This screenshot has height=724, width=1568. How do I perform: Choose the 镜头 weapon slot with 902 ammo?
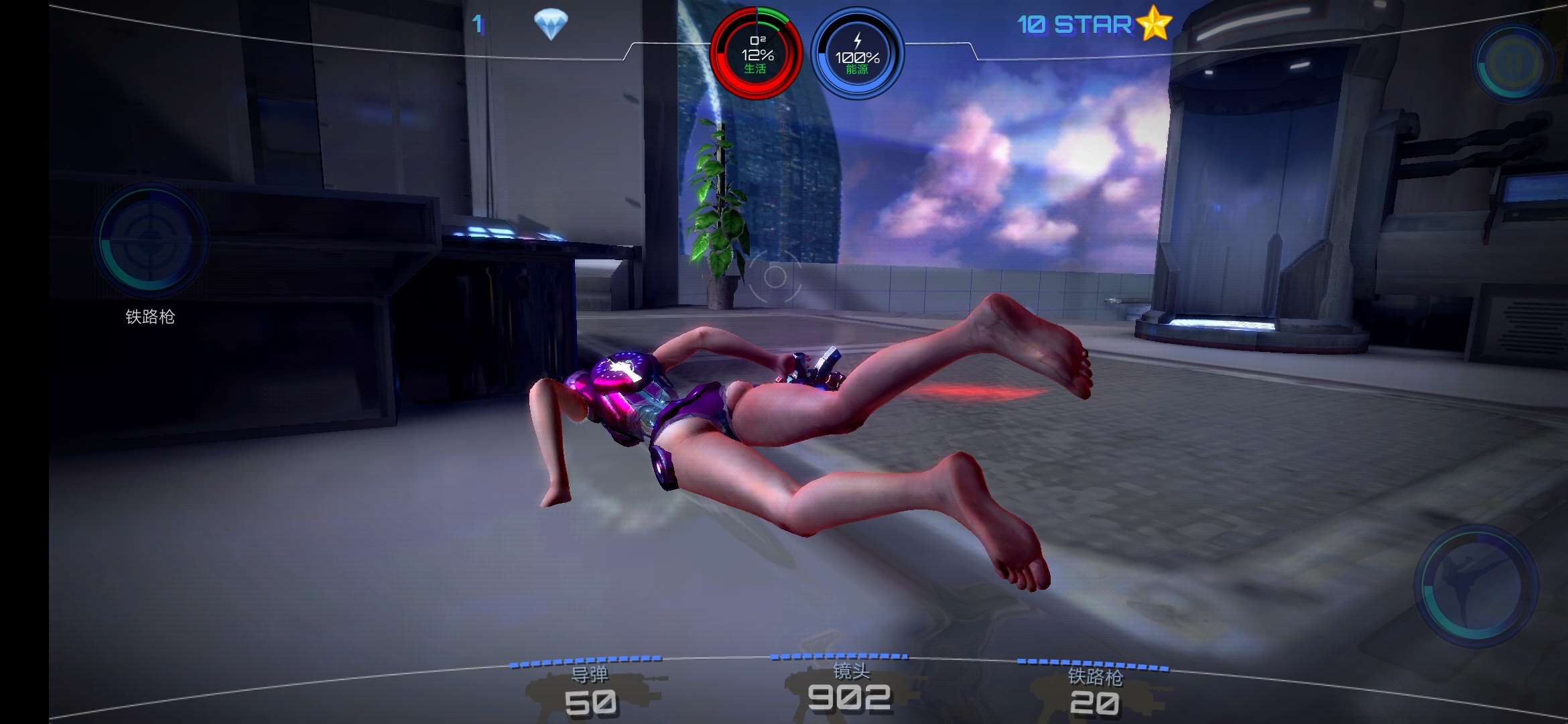tap(850, 688)
